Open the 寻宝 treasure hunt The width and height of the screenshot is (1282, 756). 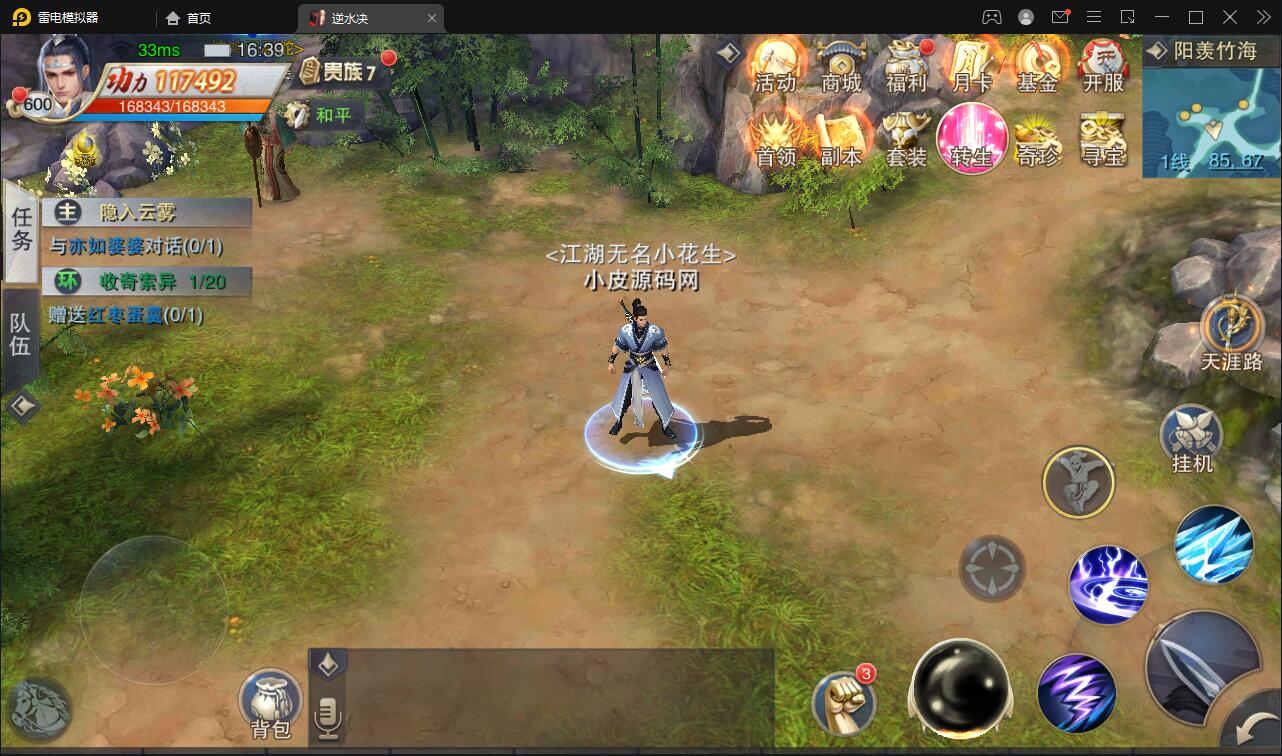1102,139
